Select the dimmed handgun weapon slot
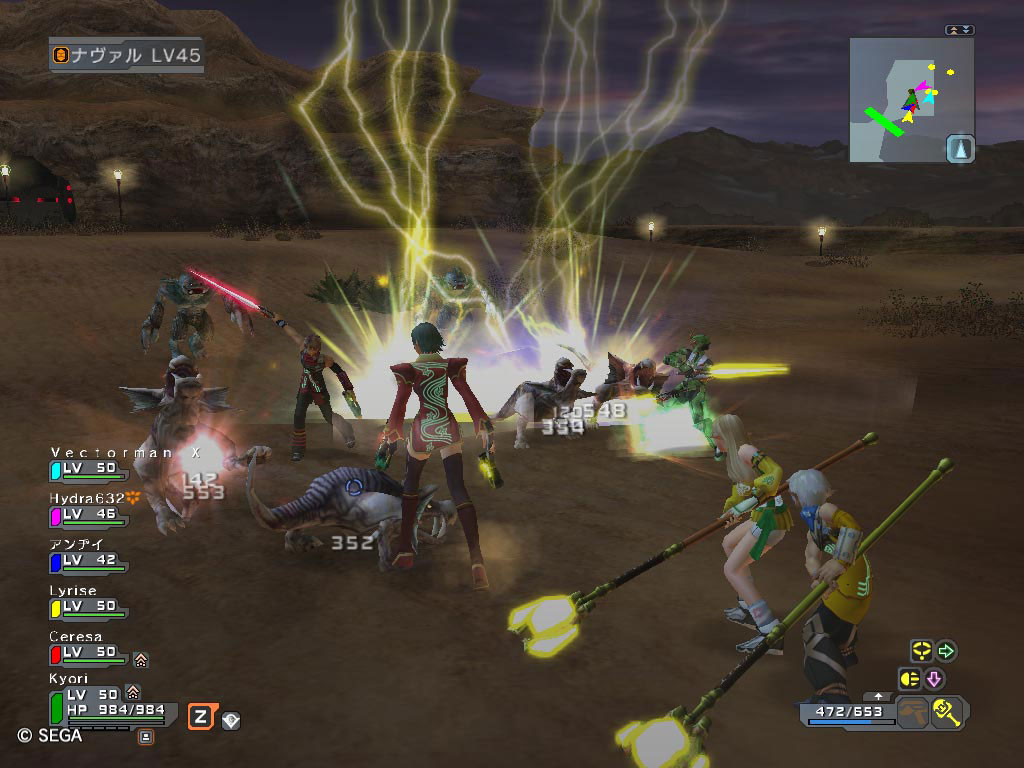 click(x=910, y=712)
